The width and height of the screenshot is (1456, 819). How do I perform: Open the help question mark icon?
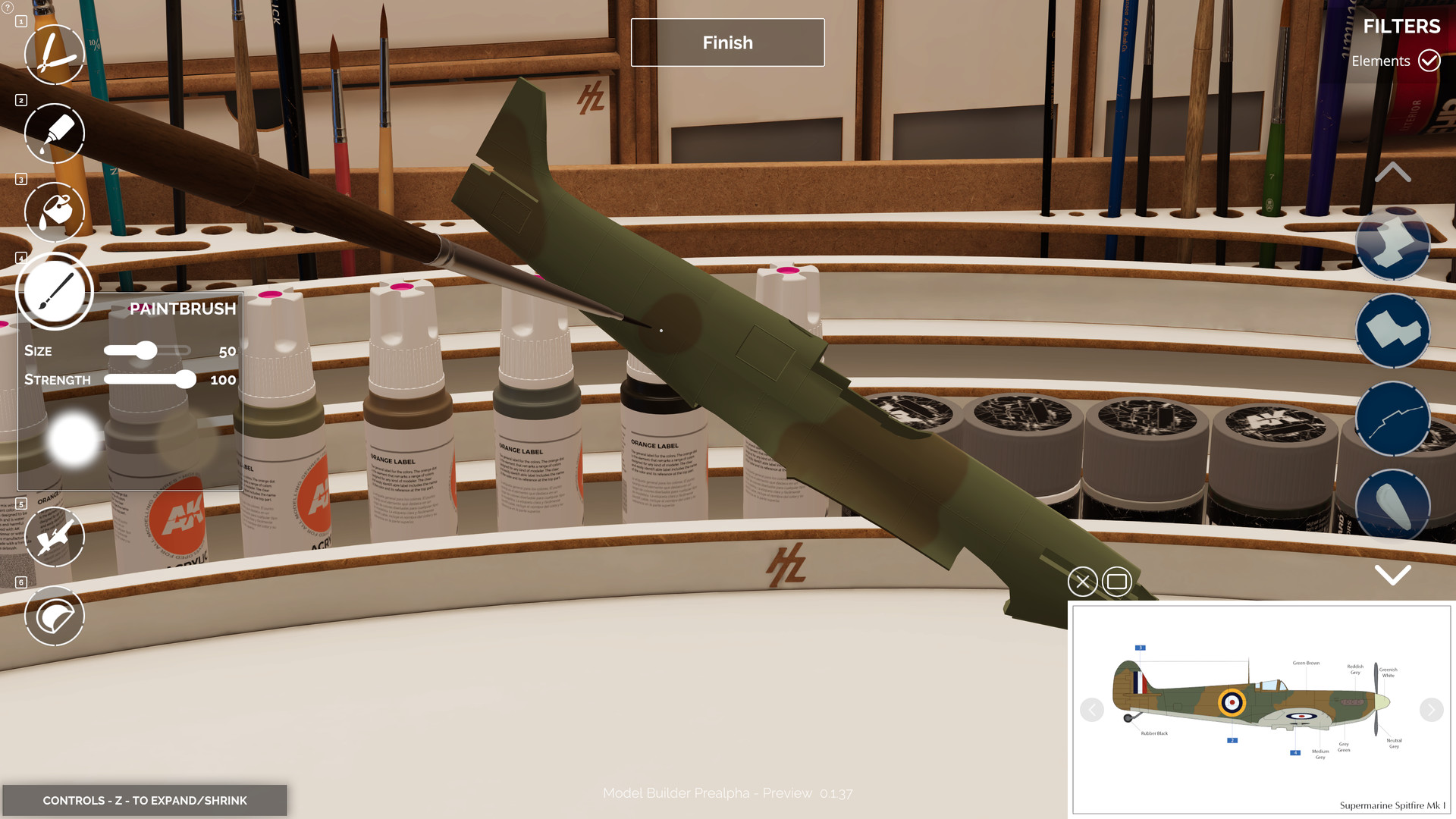tap(6, 6)
